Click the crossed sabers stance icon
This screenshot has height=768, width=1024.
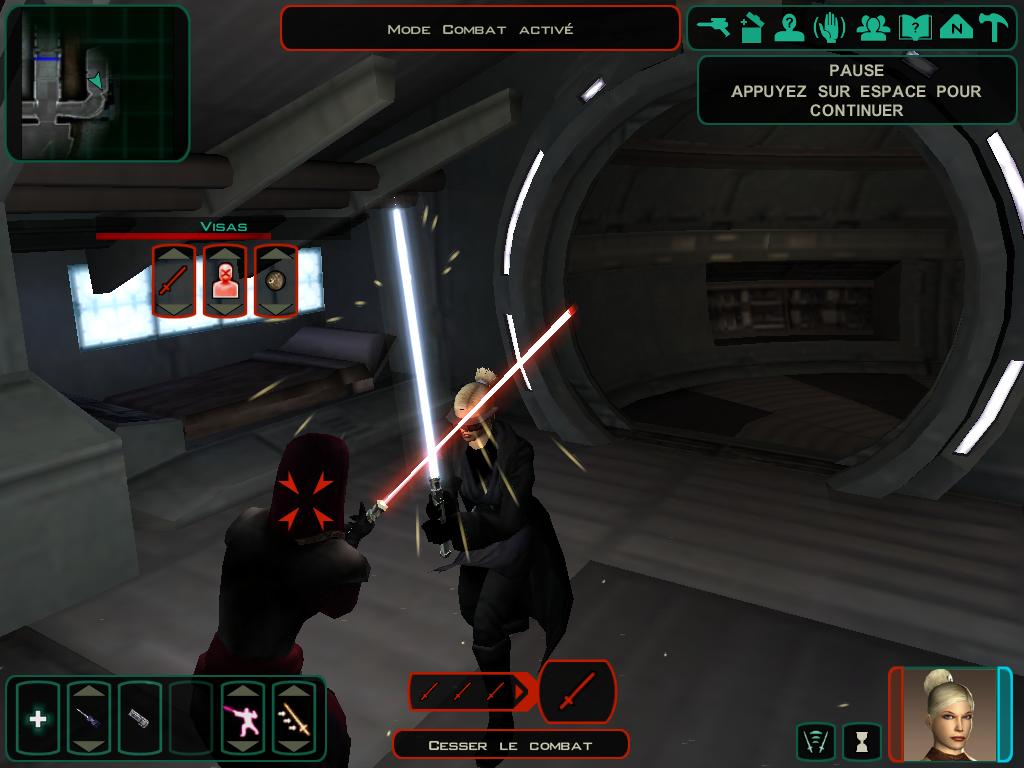pos(816,741)
